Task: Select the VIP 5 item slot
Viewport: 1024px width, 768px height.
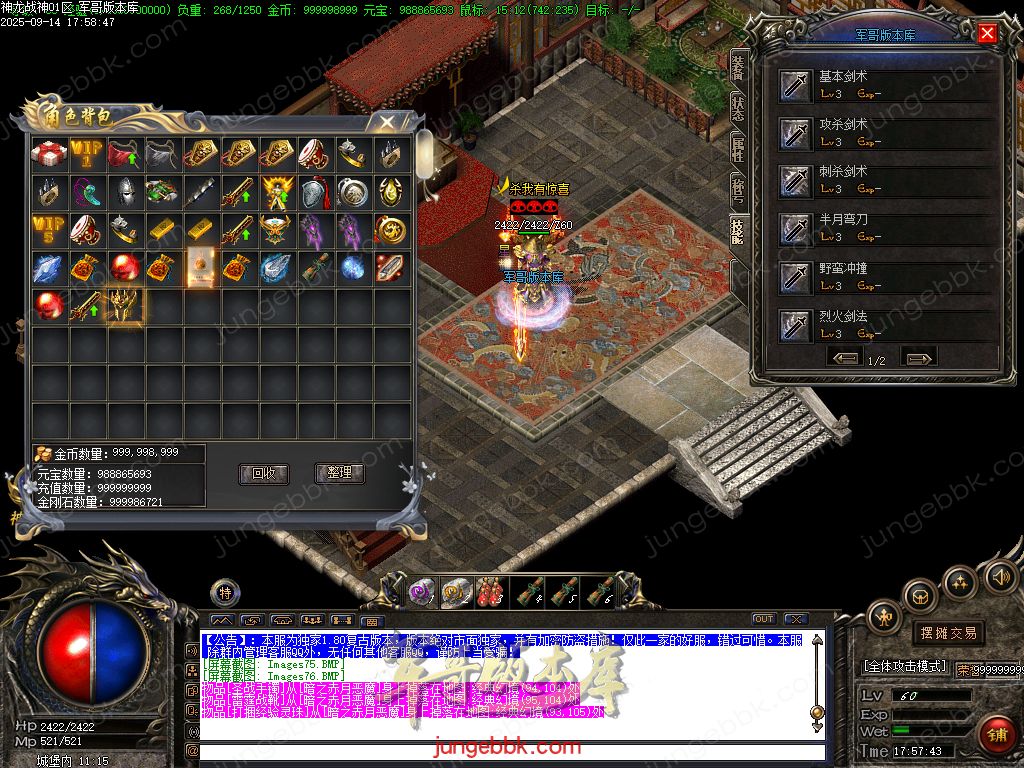Action: point(48,230)
